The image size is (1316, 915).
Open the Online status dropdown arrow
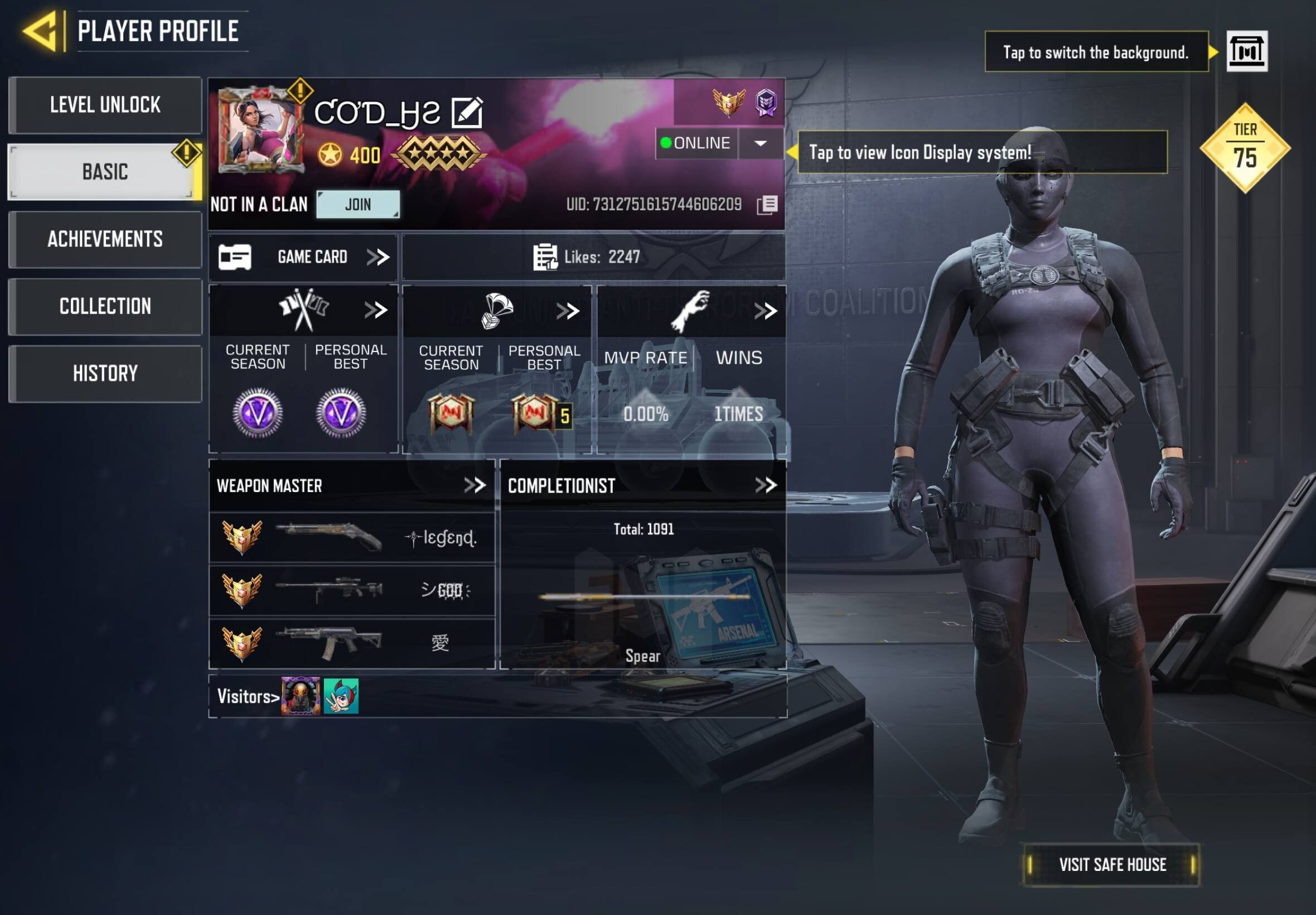pyautogui.click(x=760, y=143)
